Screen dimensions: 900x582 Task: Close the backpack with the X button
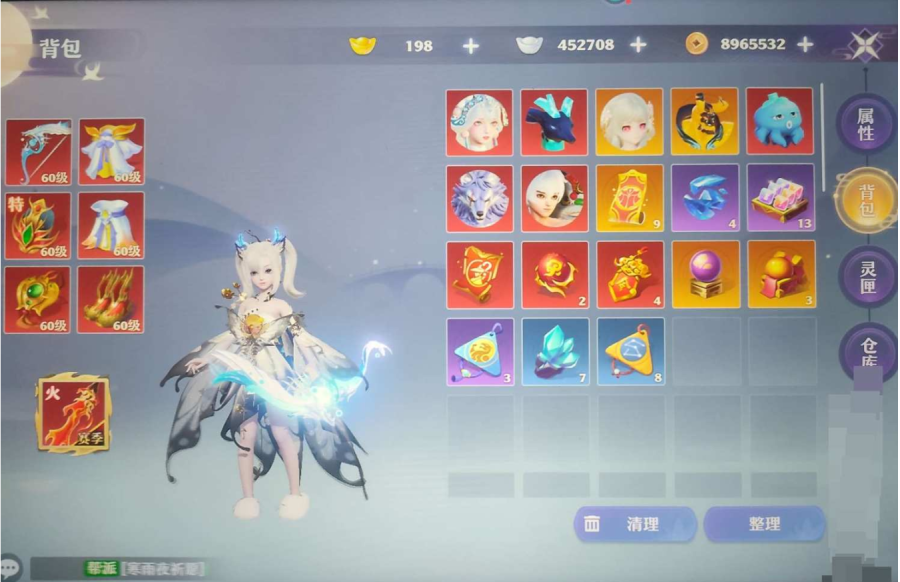[864, 45]
